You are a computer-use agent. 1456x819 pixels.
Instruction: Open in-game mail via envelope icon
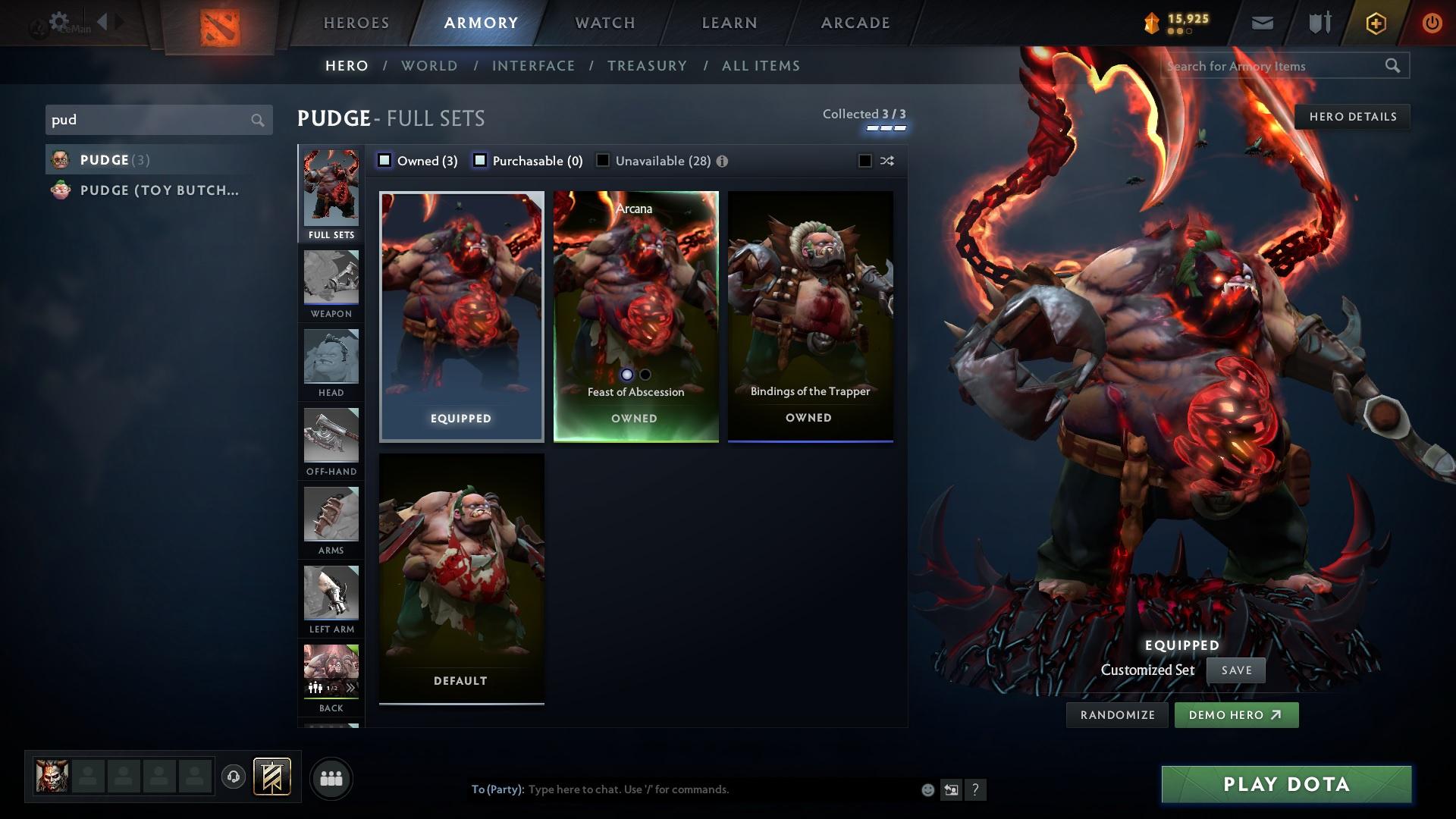tap(1261, 22)
